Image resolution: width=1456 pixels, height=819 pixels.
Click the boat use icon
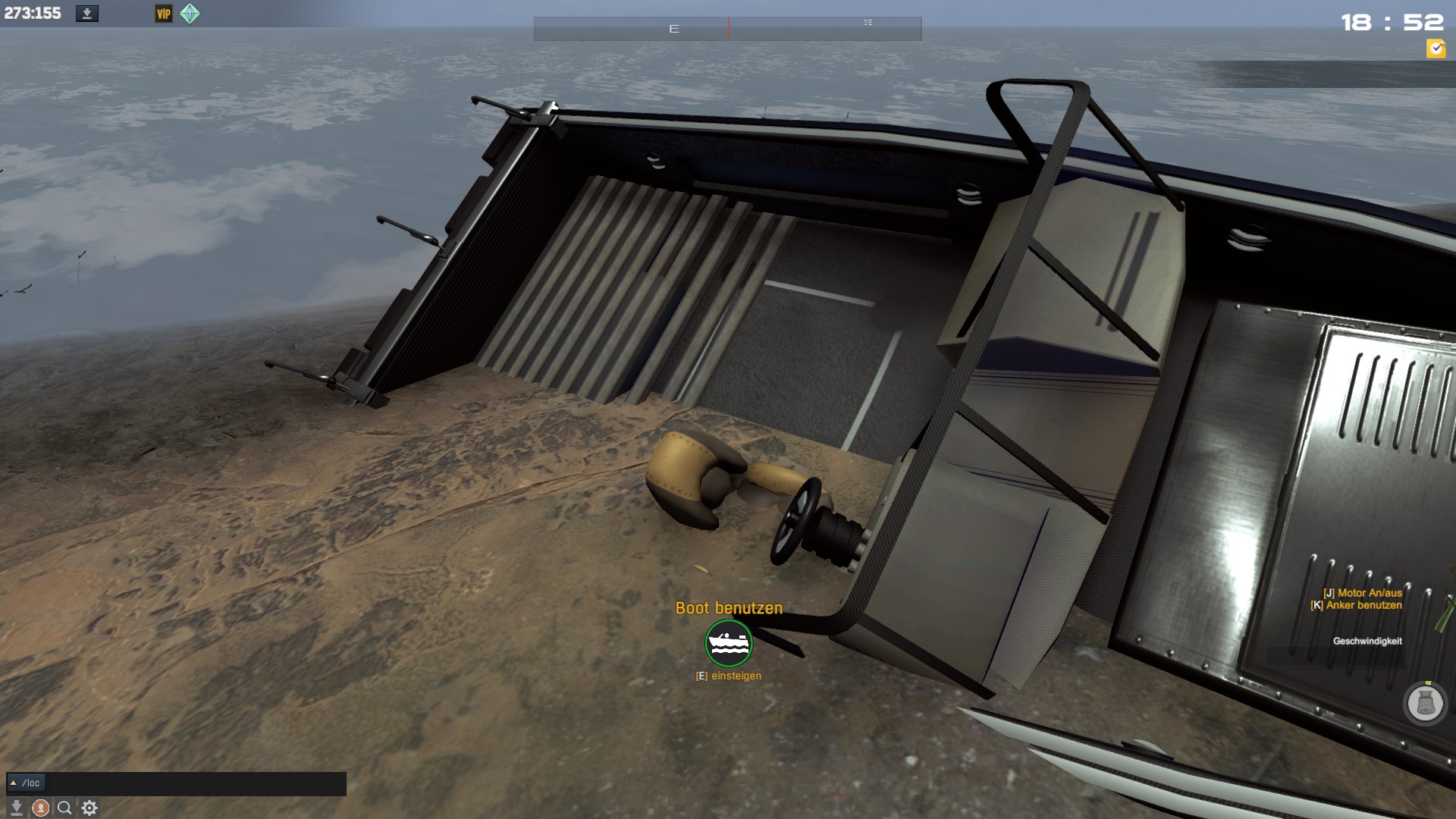tap(729, 643)
